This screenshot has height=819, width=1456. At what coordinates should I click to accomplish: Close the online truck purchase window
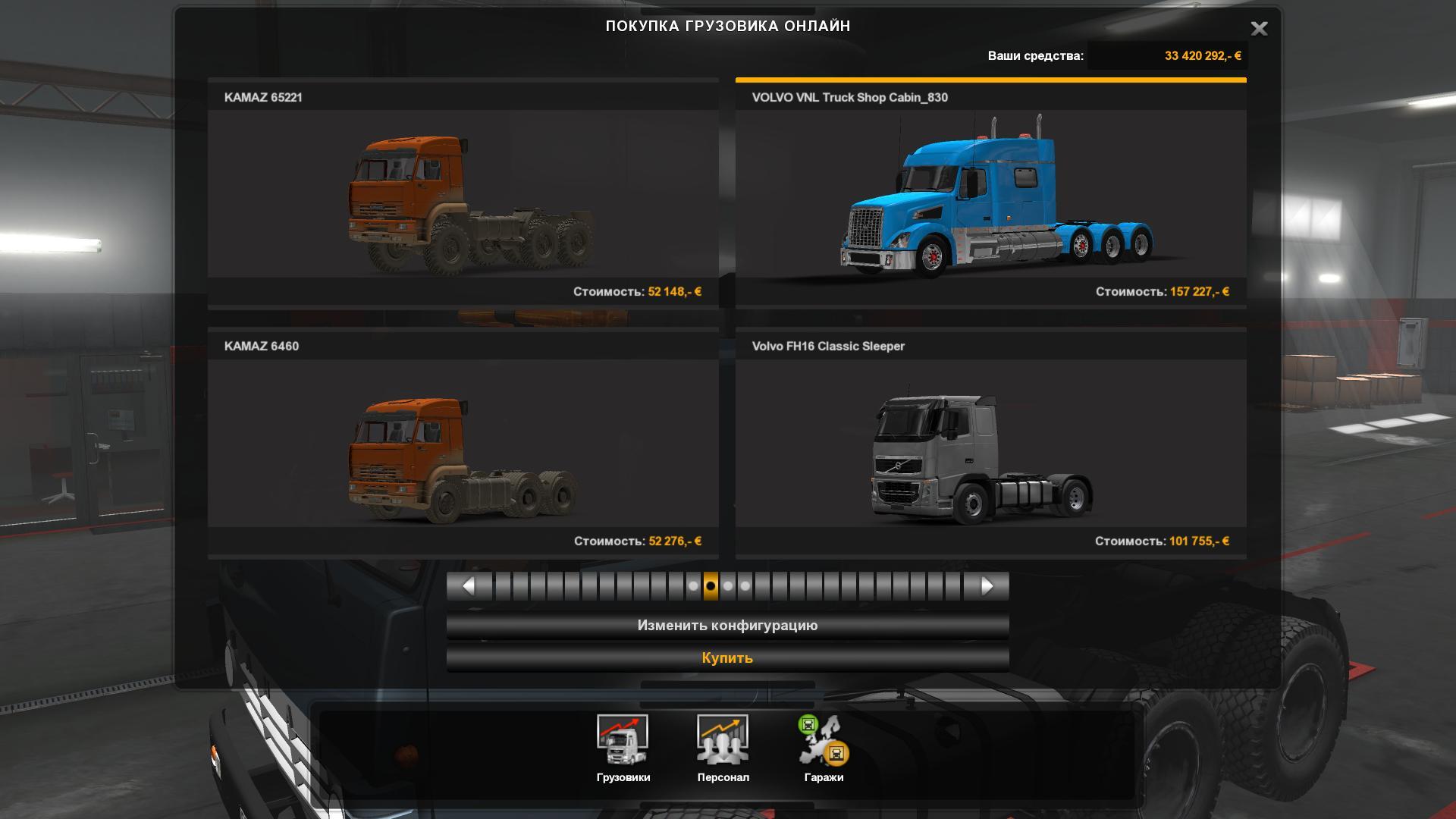pyautogui.click(x=1259, y=29)
